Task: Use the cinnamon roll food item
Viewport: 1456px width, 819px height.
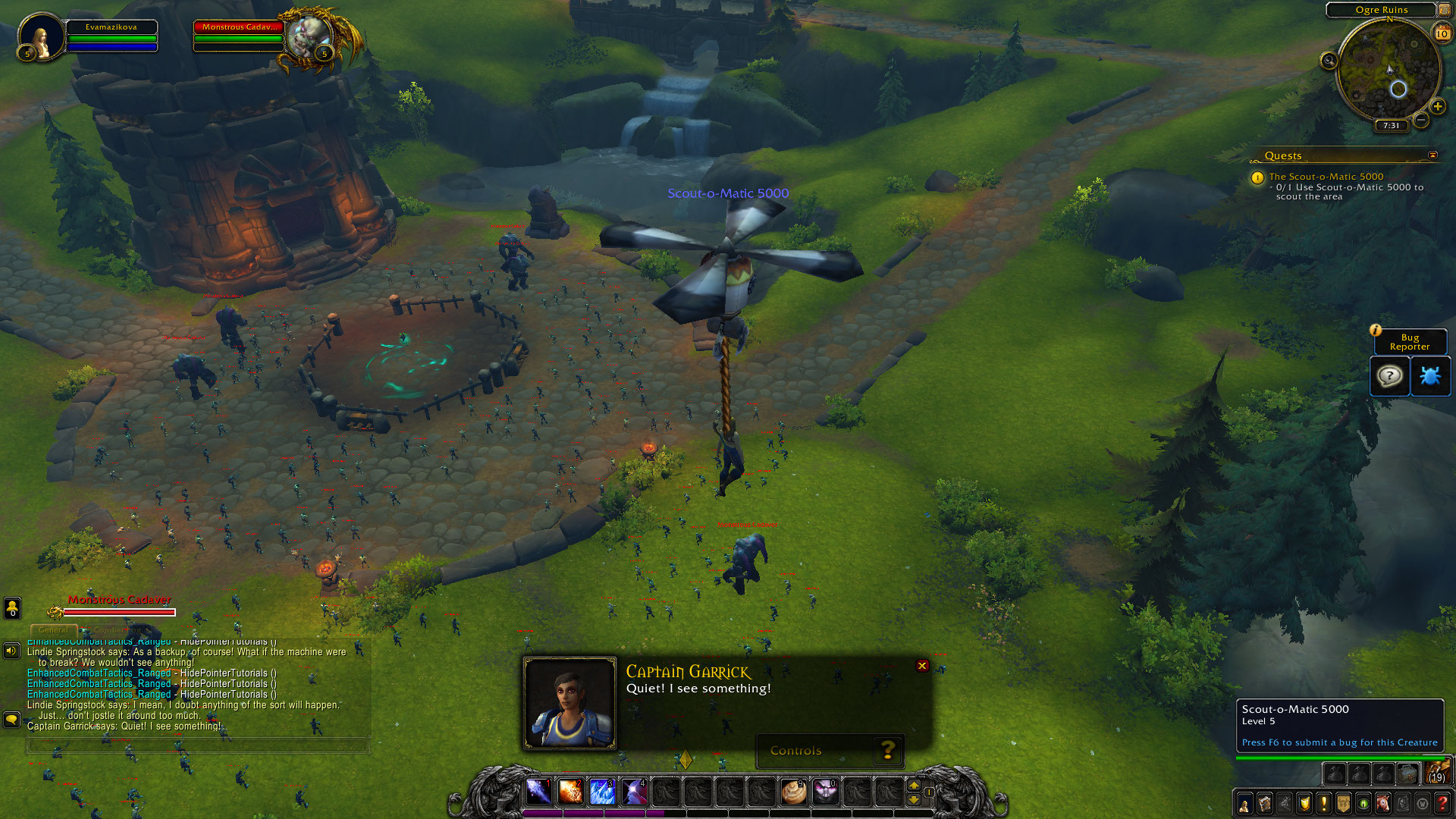Action: click(794, 792)
